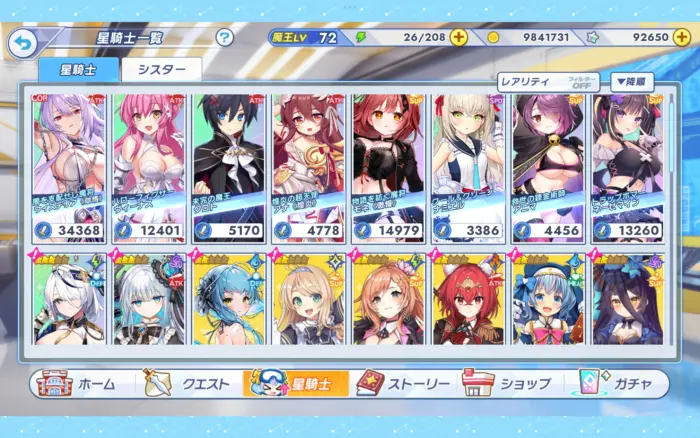The image size is (700, 438).
Task: Open the ショップ menu
Action: (508, 383)
